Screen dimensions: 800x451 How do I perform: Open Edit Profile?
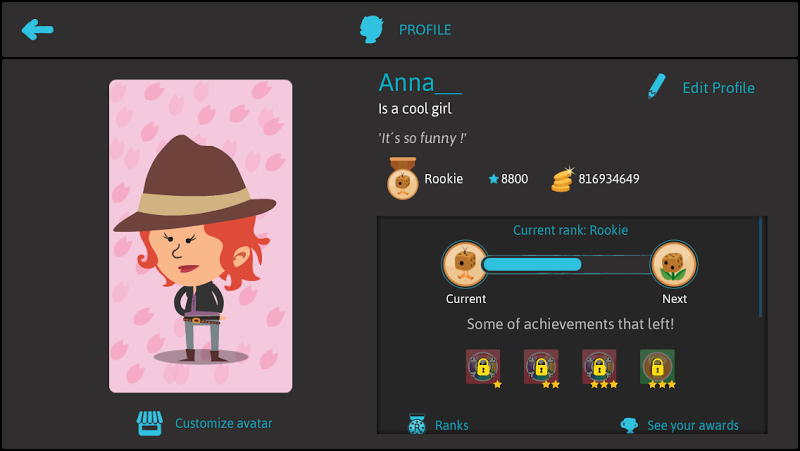coord(700,88)
